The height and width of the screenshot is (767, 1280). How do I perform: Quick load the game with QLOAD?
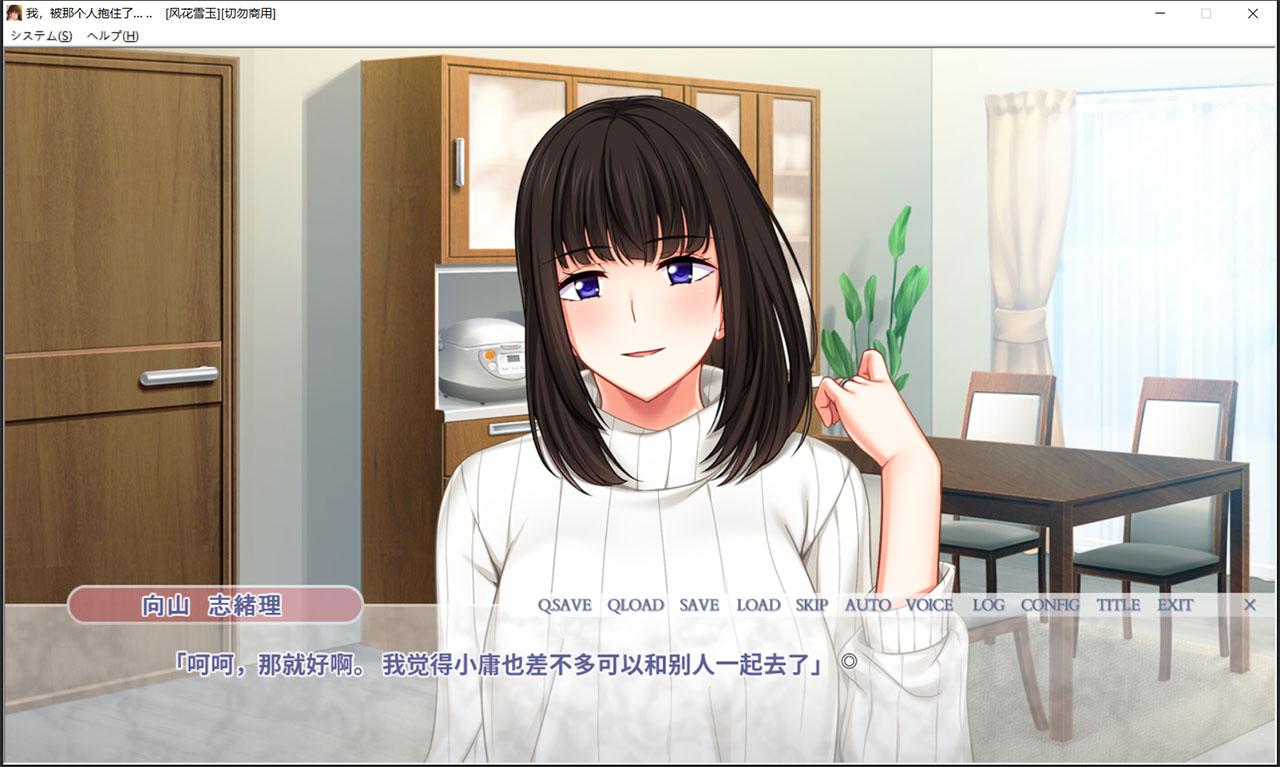pos(635,605)
